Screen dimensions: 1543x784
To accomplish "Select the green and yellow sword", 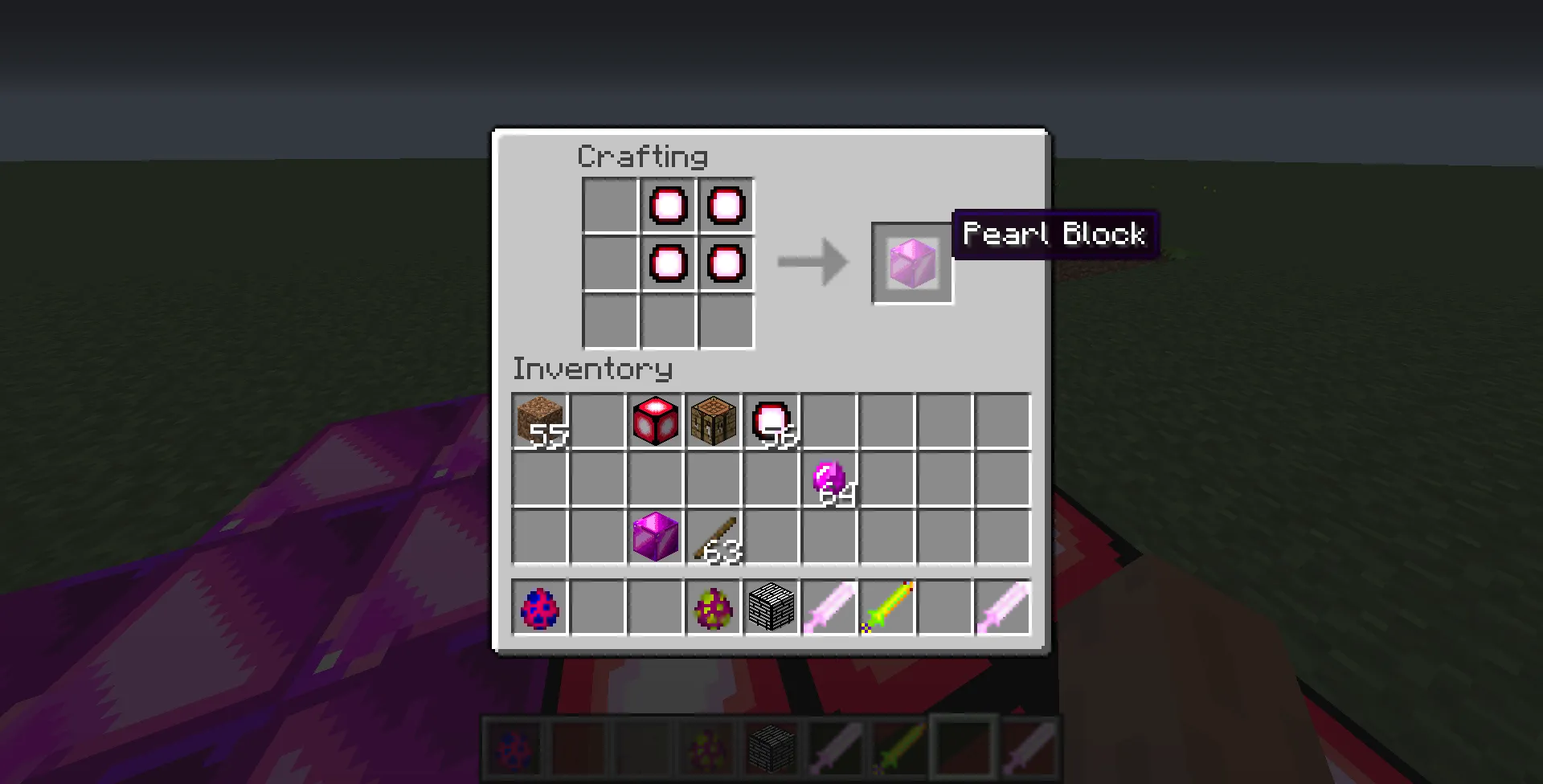I will (x=887, y=608).
